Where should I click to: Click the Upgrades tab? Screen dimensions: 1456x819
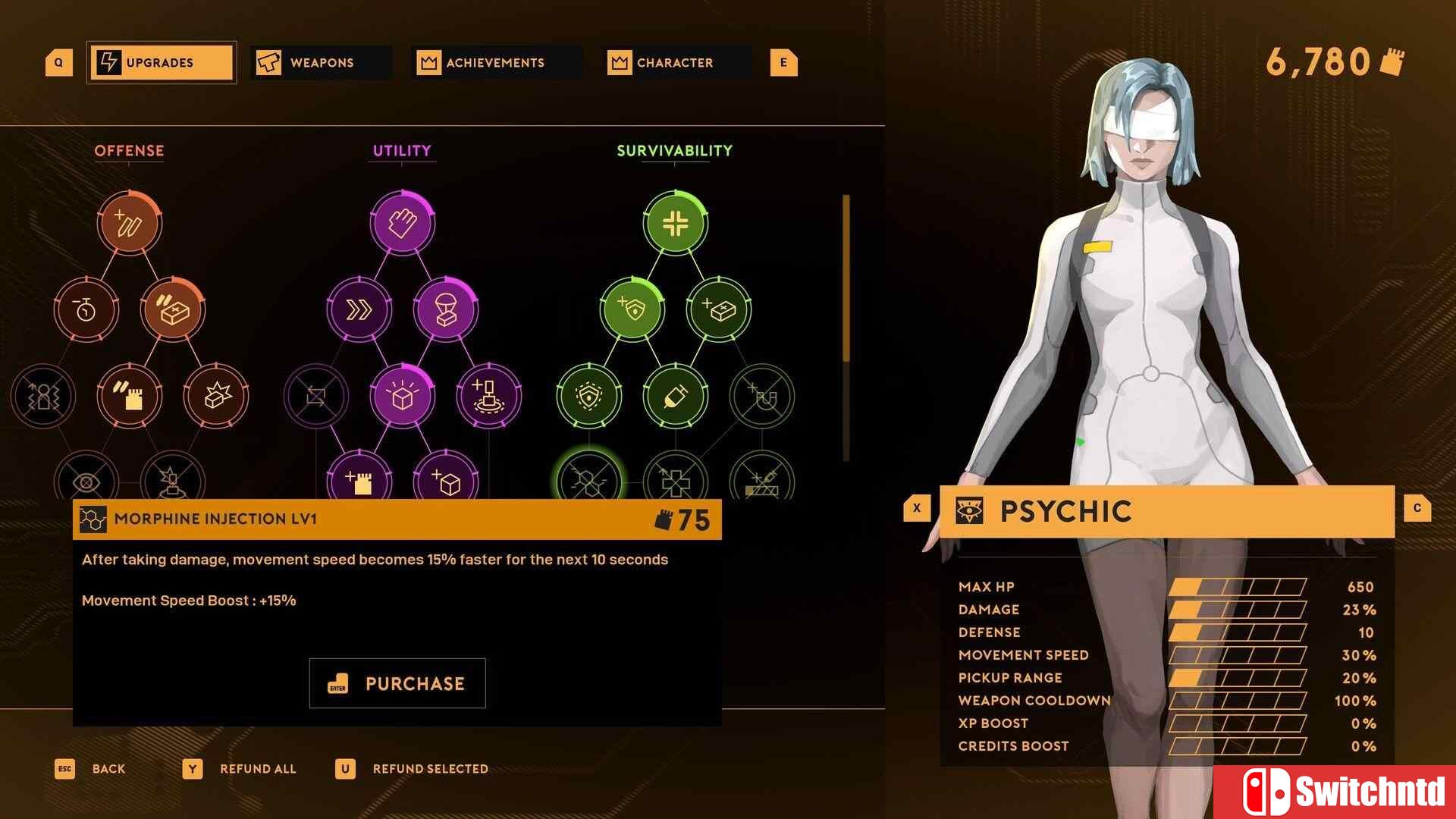coord(161,63)
